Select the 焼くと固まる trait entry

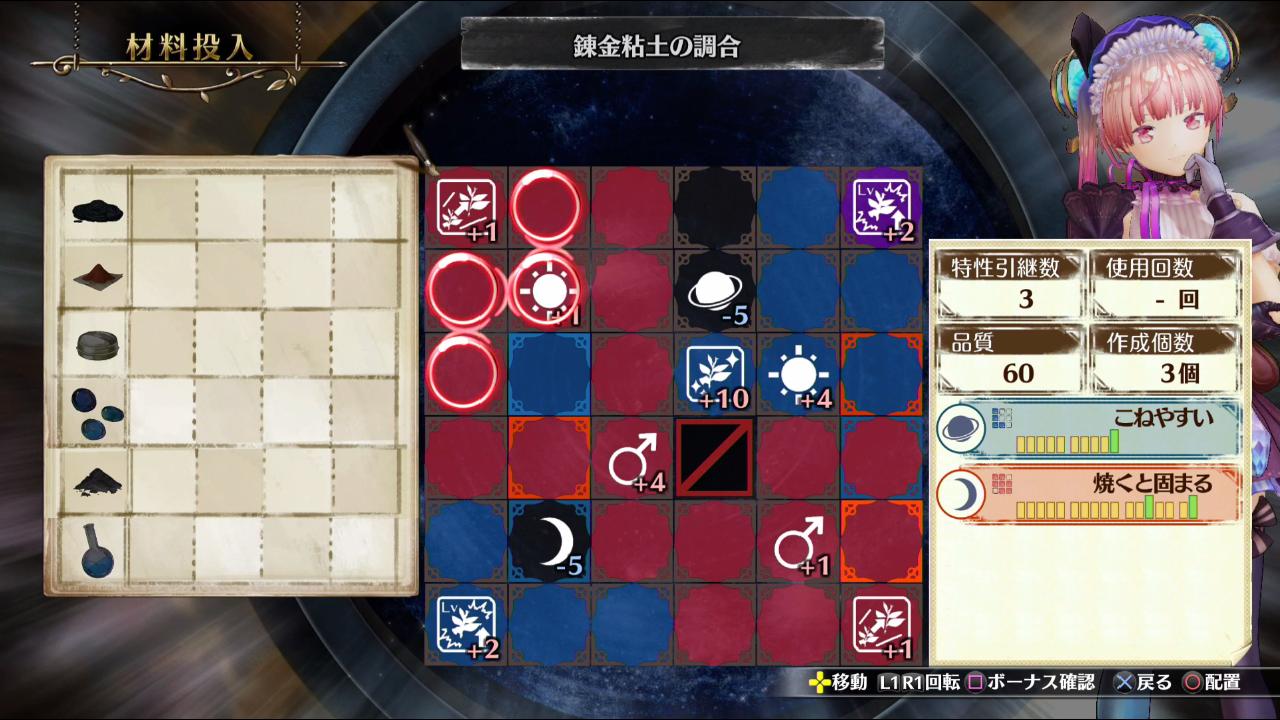click(x=1088, y=495)
